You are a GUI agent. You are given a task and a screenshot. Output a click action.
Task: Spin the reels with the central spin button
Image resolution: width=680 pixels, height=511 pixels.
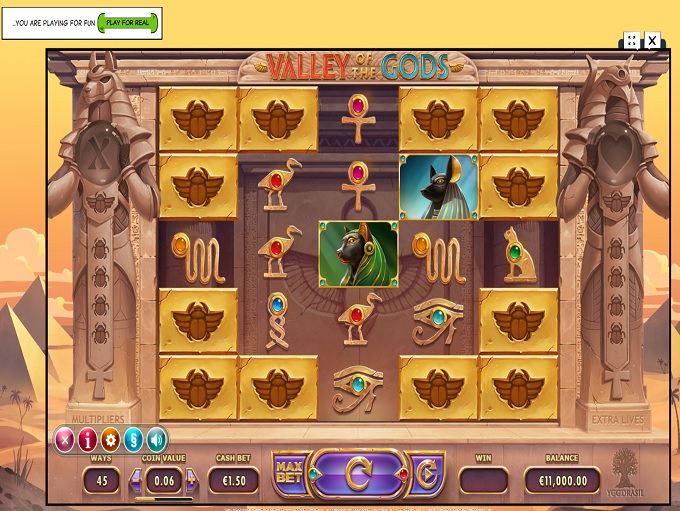point(358,475)
